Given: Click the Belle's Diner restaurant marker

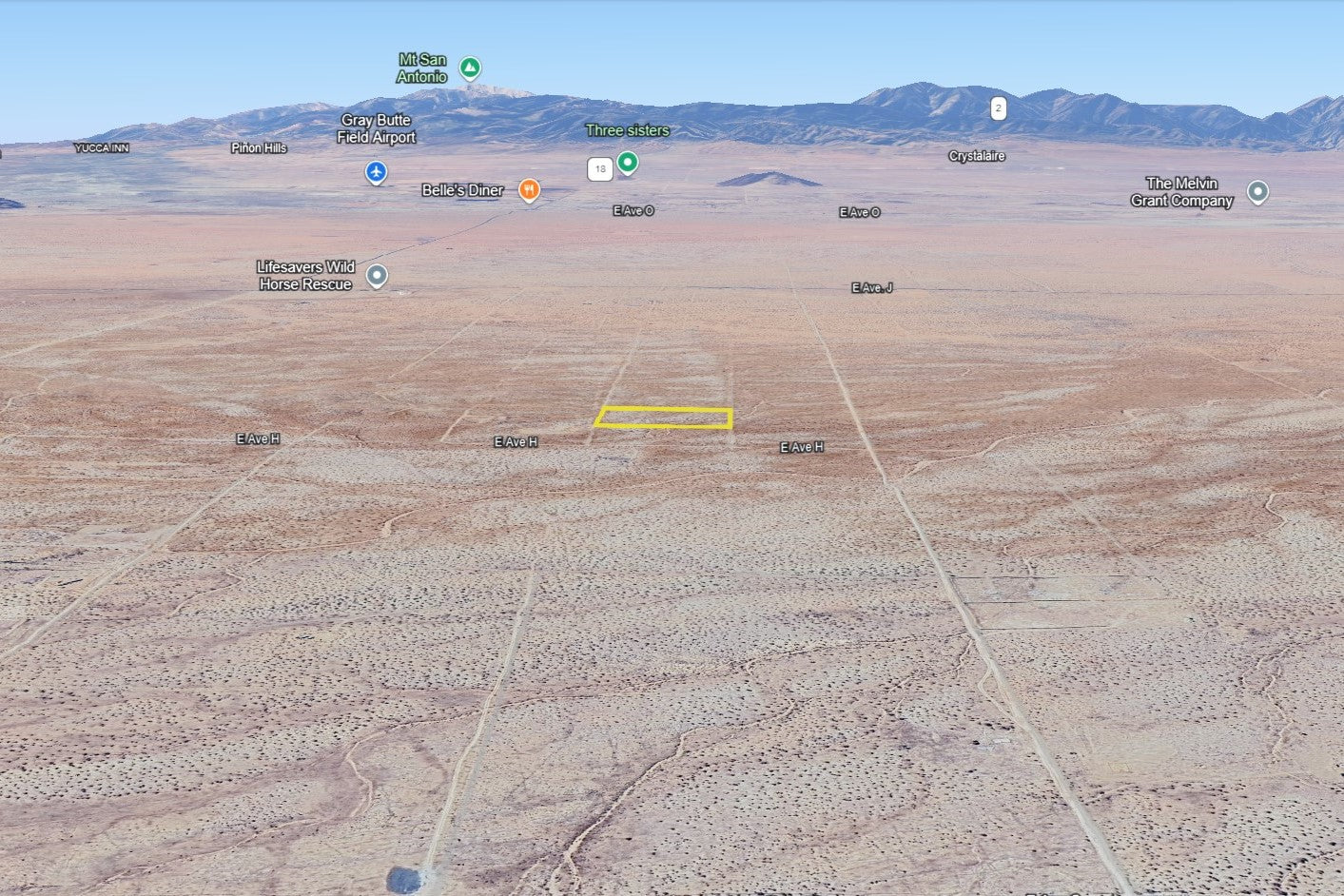Looking at the screenshot, I should [x=529, y=190].
